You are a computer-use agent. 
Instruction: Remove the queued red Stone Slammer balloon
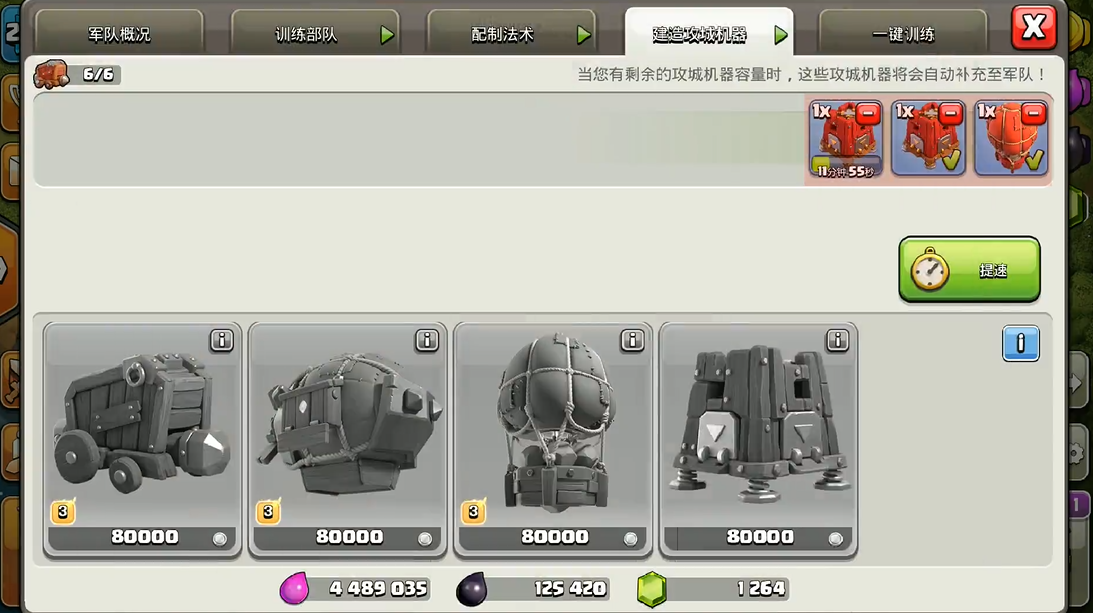click(x=1034, y=113)
